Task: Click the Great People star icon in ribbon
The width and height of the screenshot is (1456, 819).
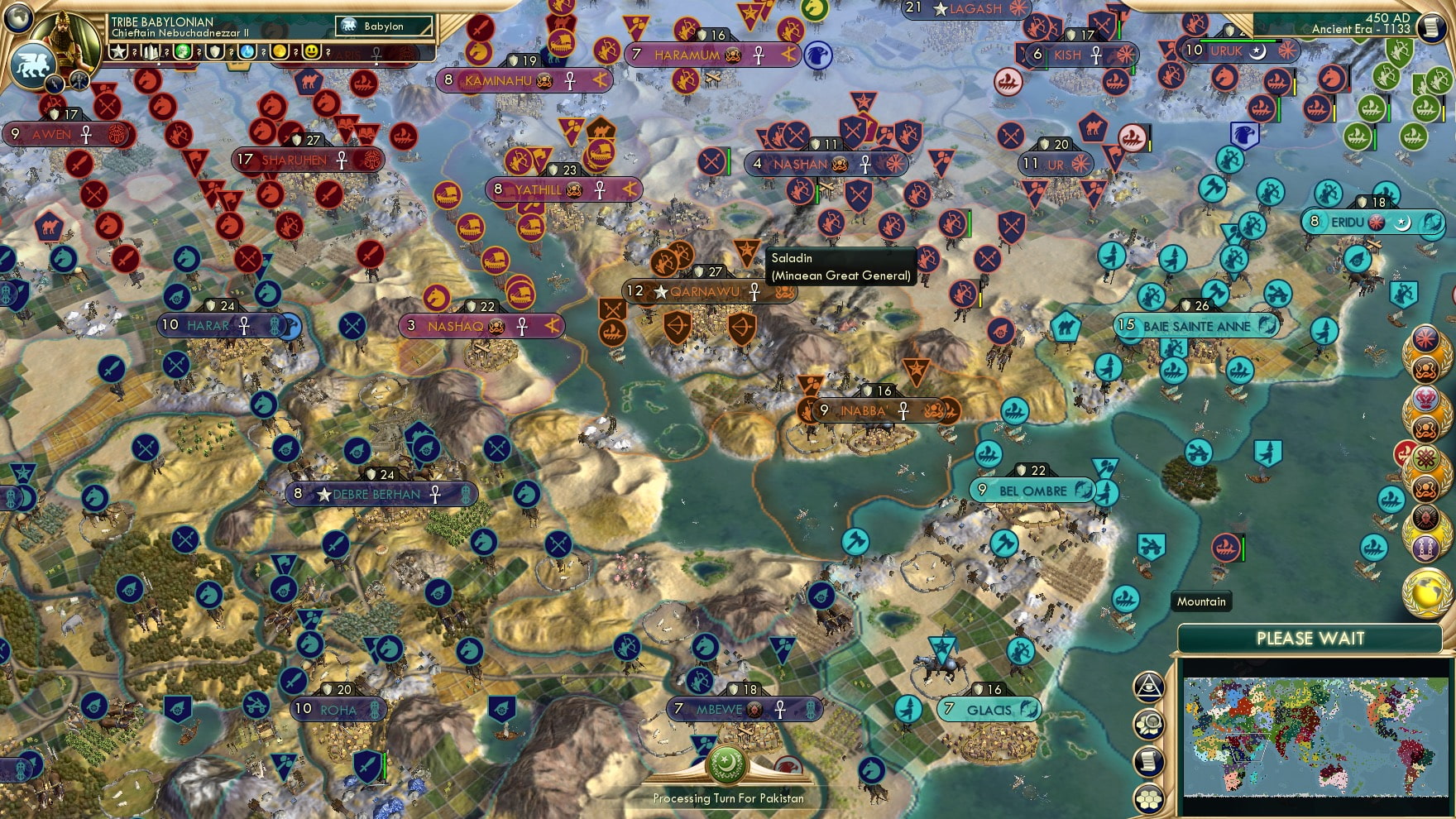Action: [x=120, y=52]
